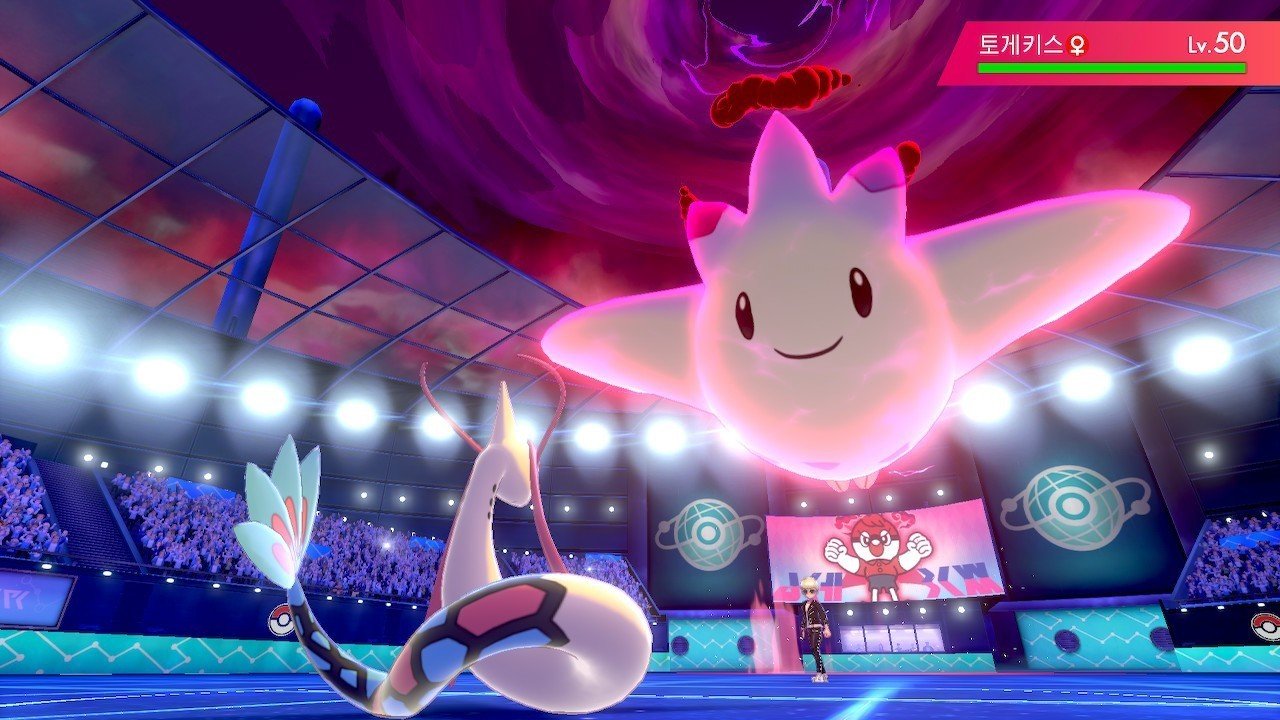Screen dimensions: 1280x720
Task: Click the Poké Ball face of the mascot
Action: (x=877, y=543)
